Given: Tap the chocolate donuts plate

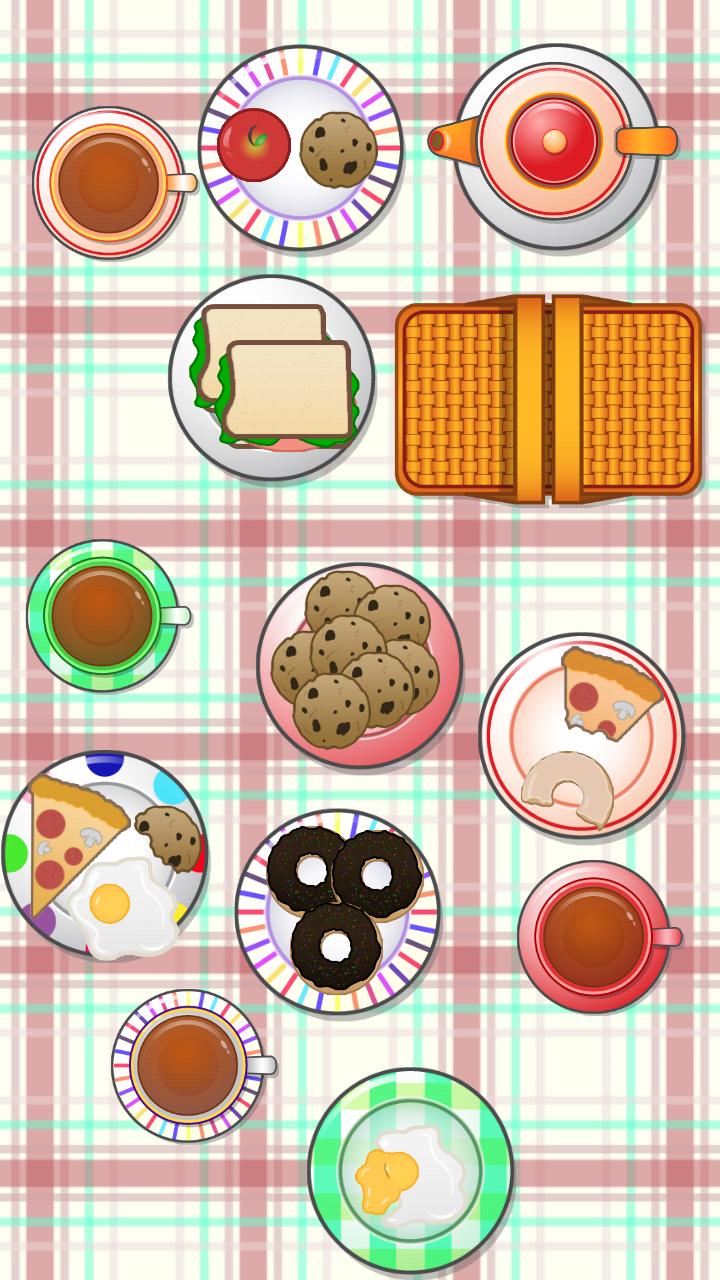Looking at the screenshot, I should [340, 908].
